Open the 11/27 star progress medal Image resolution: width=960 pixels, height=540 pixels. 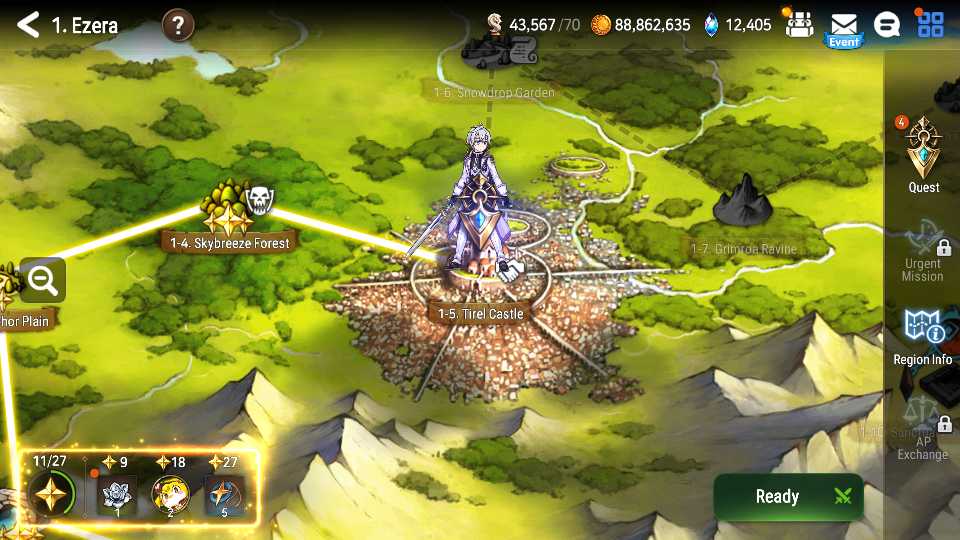(x=49, y=492)
